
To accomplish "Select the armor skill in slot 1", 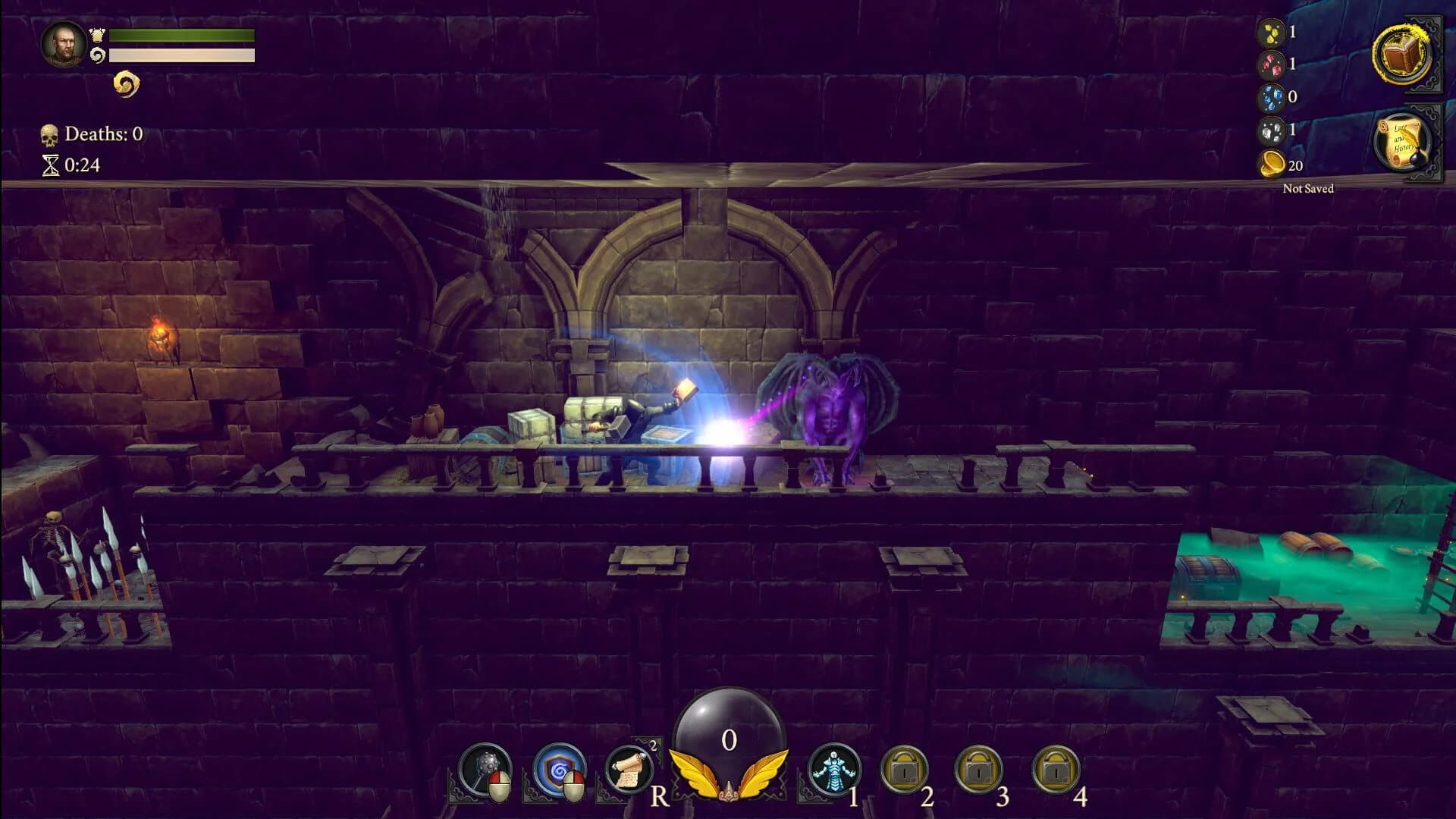I will (836, 770).
